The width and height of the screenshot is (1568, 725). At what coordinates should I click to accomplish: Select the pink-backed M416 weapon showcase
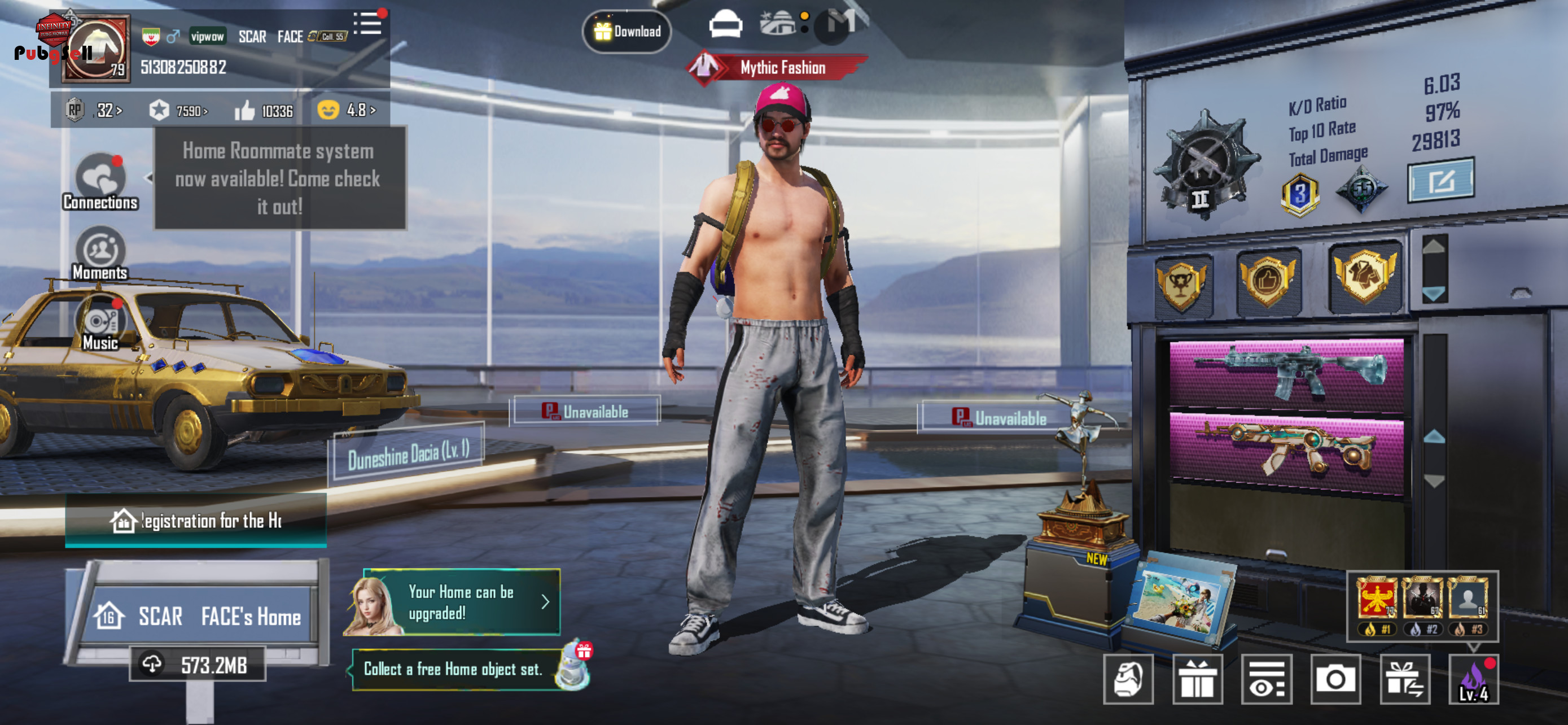(1286, 373)
